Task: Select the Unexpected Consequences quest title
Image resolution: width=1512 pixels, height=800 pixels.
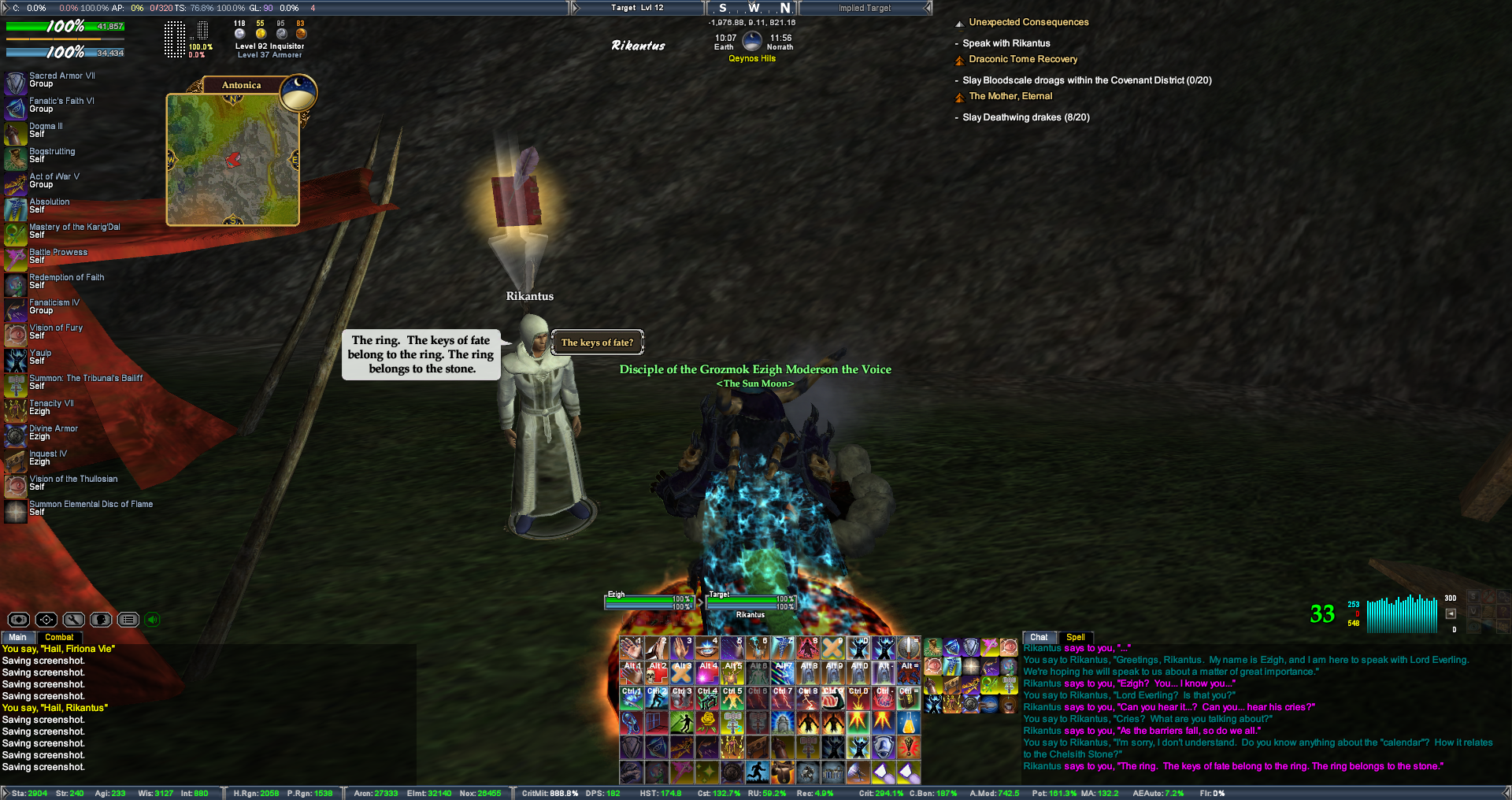Action: [1028, 22]
